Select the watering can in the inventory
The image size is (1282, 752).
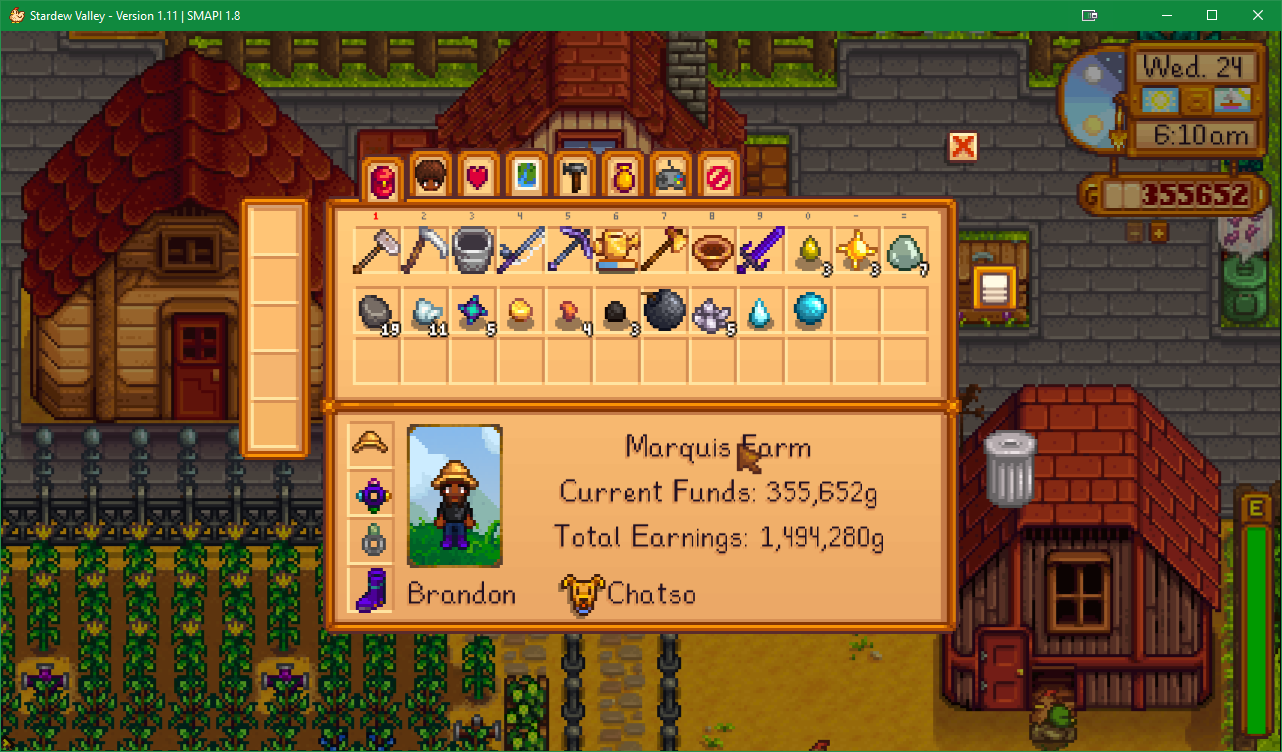click(x=617, y=250)
